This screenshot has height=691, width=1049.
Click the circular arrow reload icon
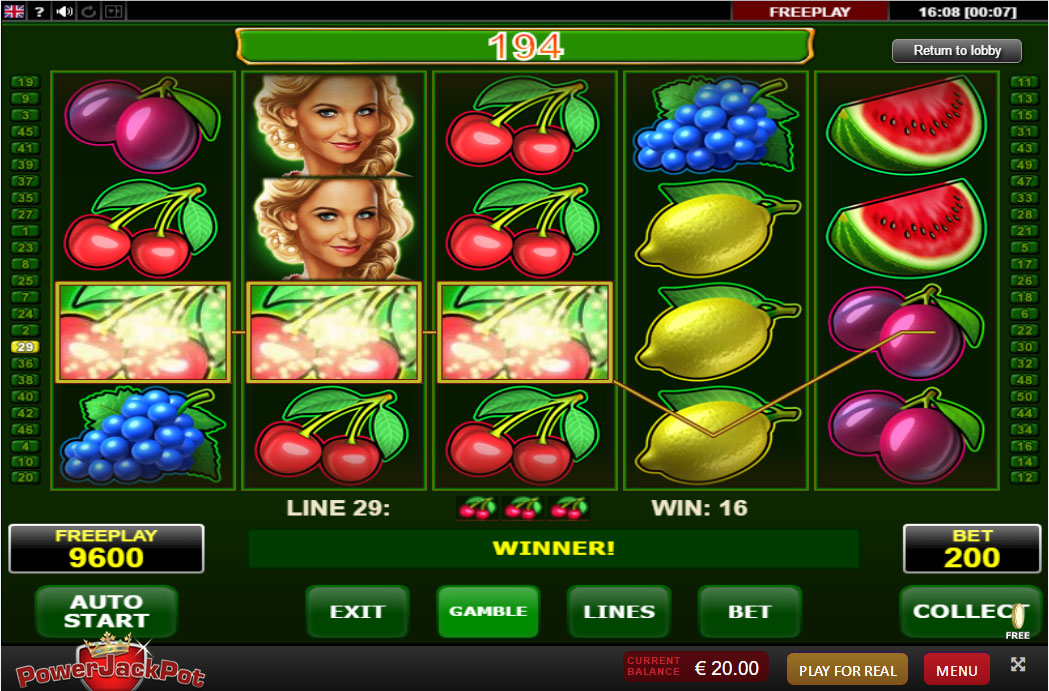point(88,12)
